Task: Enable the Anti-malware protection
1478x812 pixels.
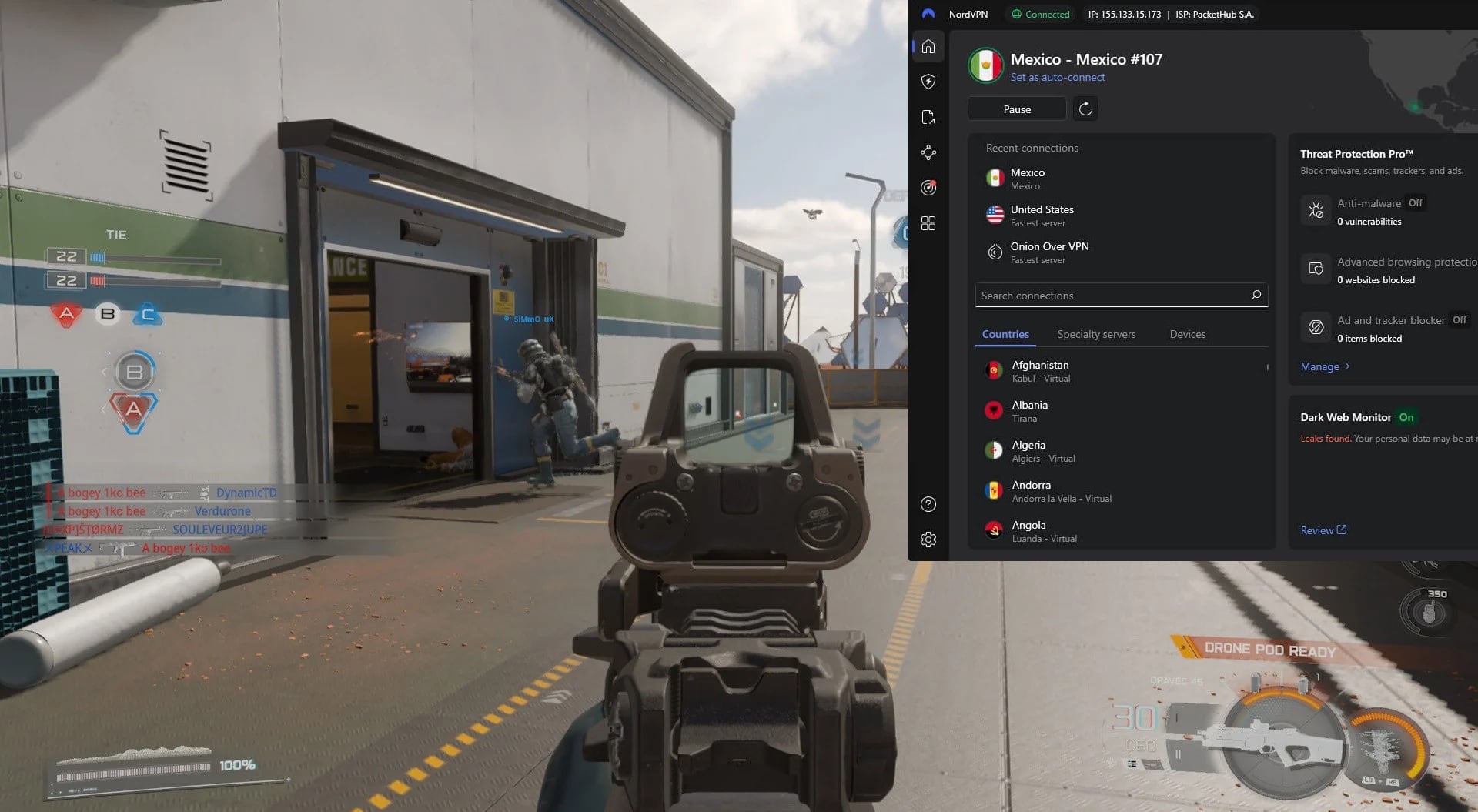Action: tap(1415, 202)
